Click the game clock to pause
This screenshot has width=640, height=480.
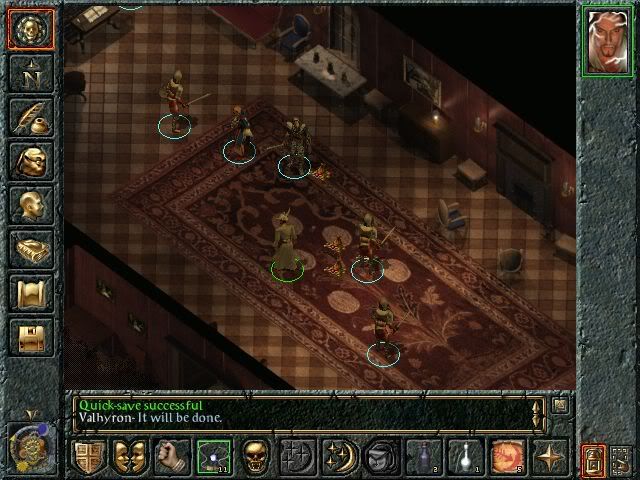26,446
